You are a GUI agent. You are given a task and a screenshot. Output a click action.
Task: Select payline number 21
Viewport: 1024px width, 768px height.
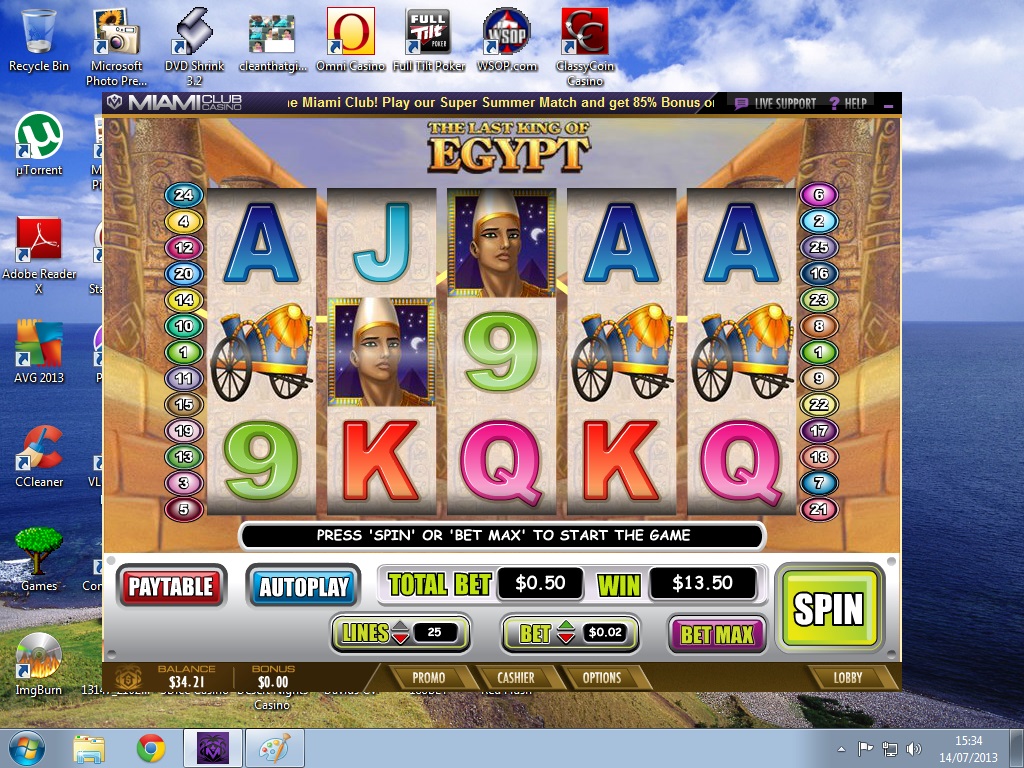[x=819, y=509]
